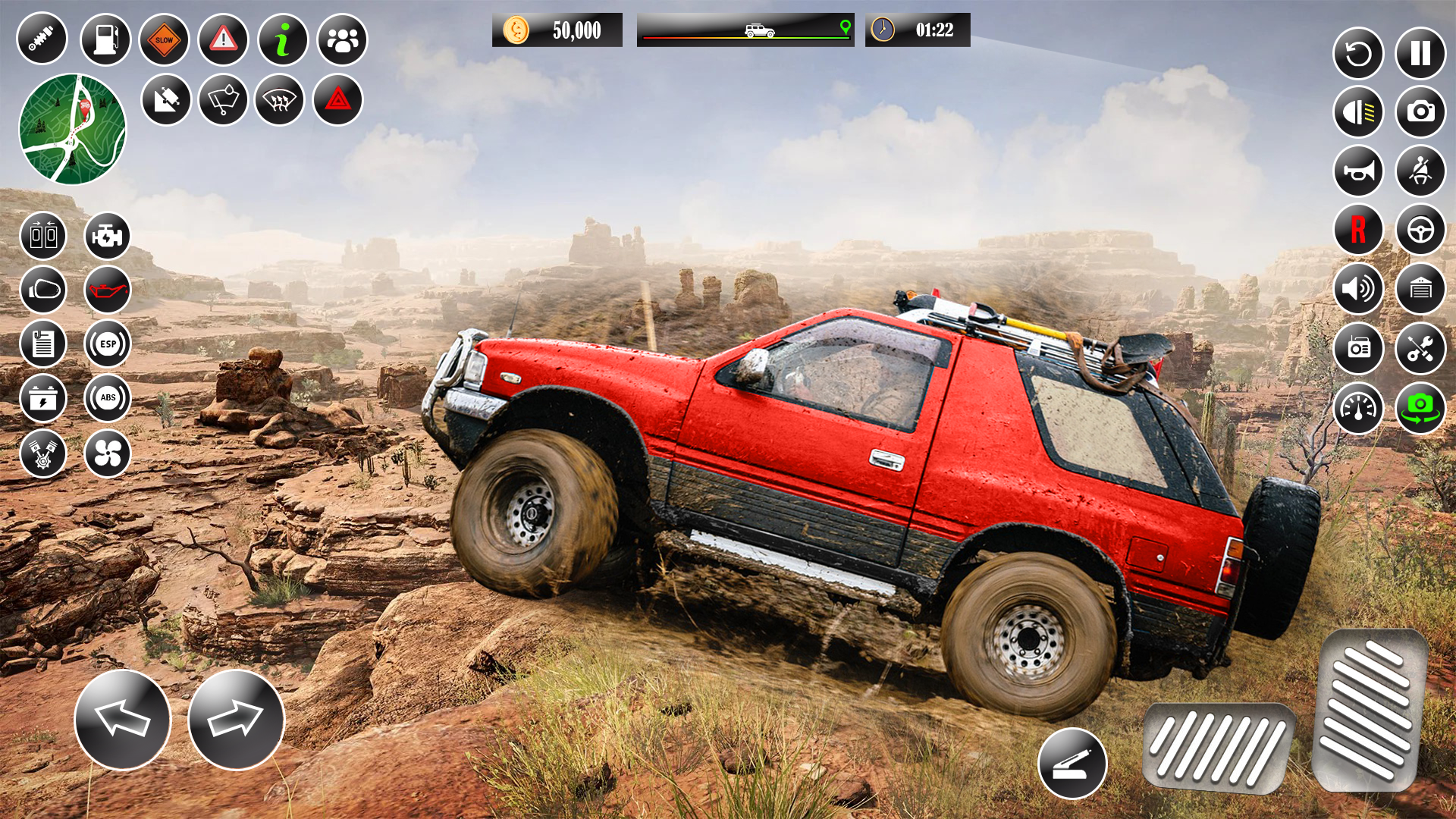Viewport: 1456px width, 819px height.
Task: Activate the hazard warning lights
Action: point(336,99)
